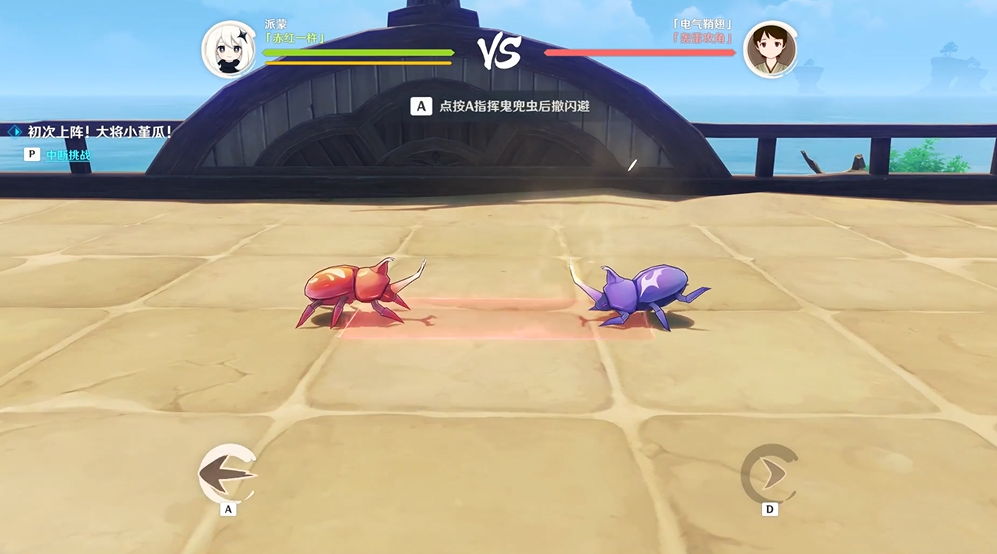Select the opponent's portrait icon
Screen dimensions: 997x554
coord(770,50)
